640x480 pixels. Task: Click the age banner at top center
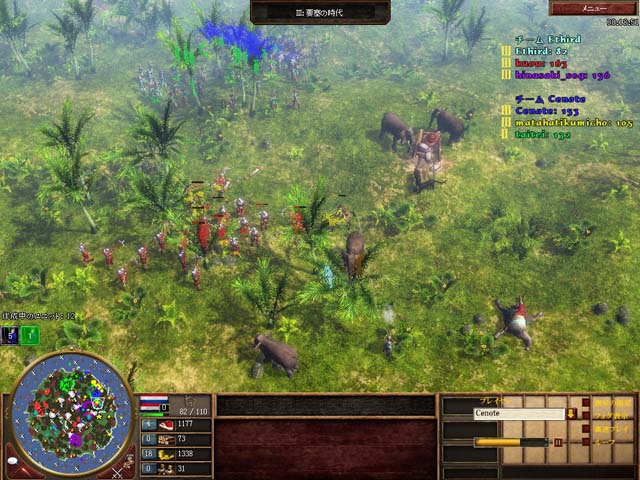(x=320, y=11)
